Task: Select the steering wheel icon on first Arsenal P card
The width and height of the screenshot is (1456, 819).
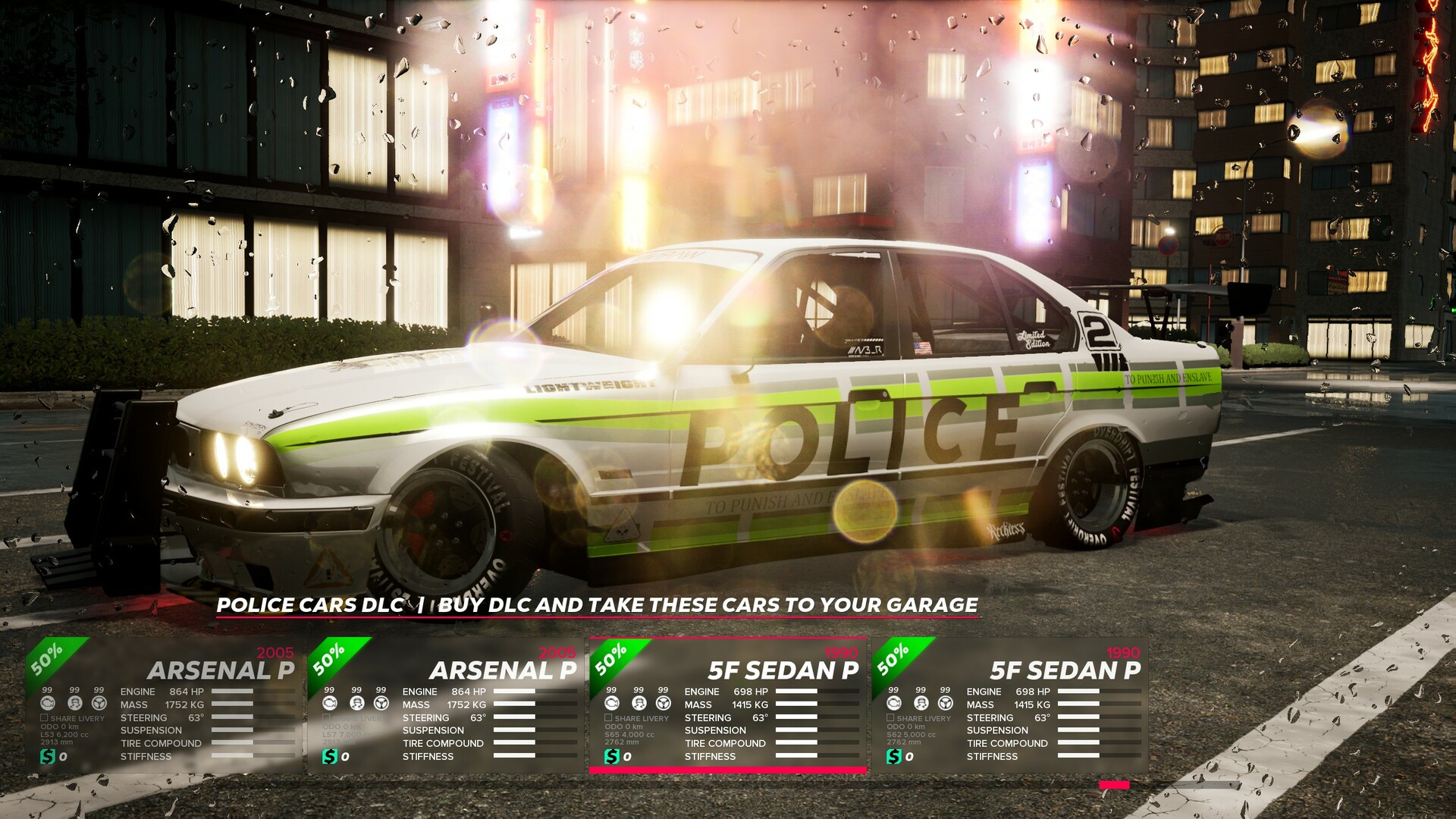Action: pyautogui.click(x=99, y=703)
